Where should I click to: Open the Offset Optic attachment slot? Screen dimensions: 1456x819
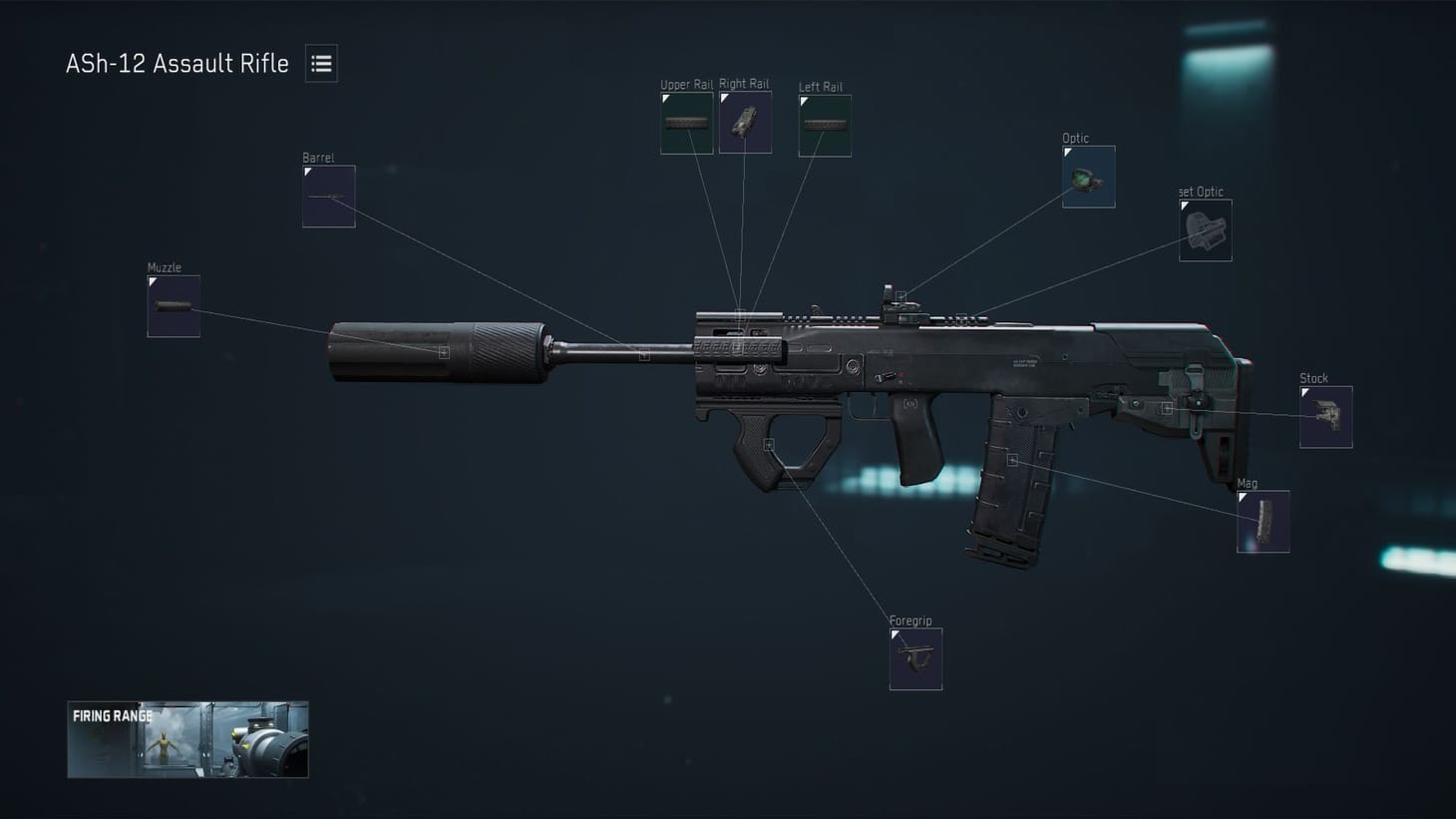click(1204, 229)
